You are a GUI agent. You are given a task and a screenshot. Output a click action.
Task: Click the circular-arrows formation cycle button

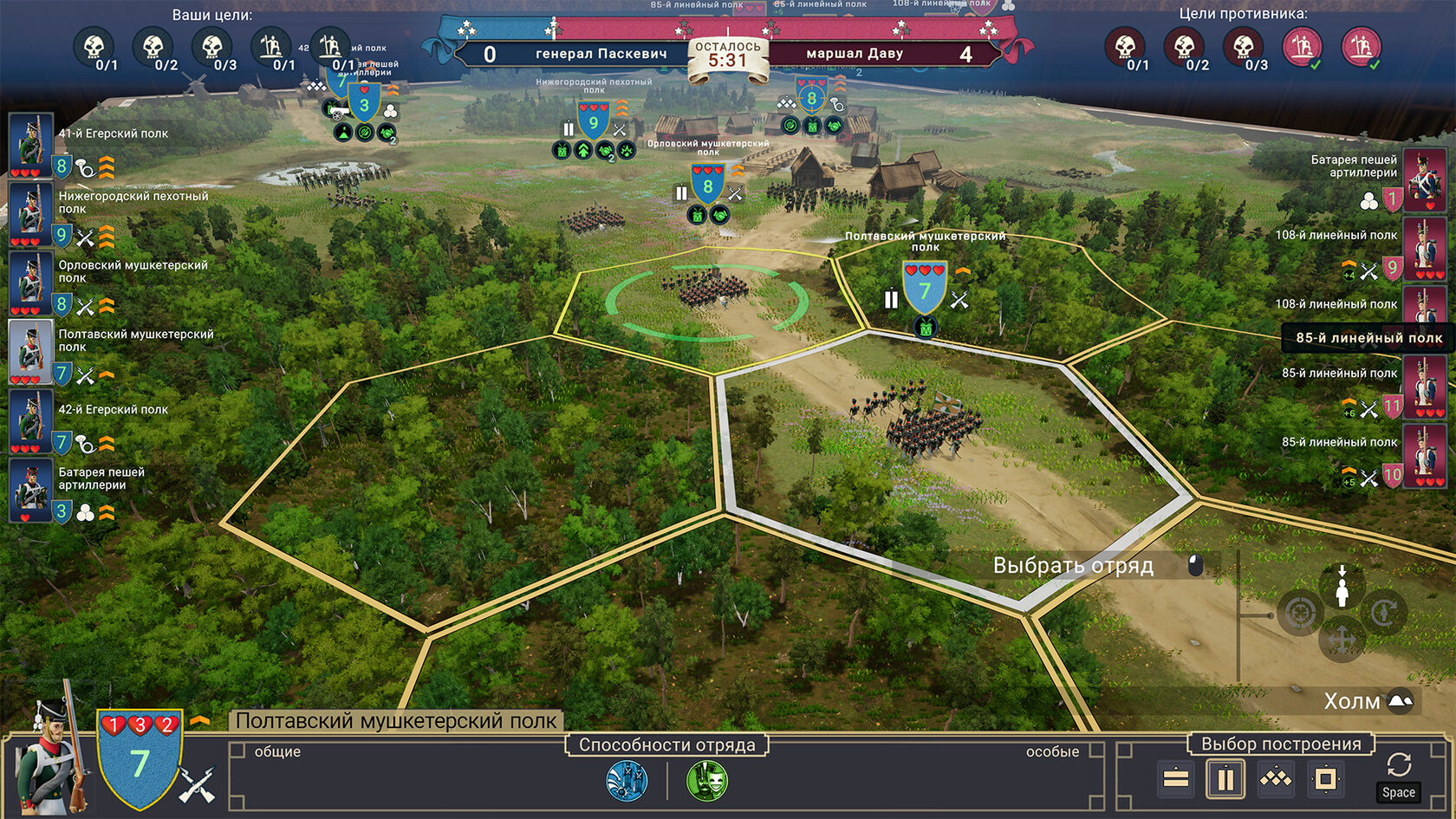coord(1398,765)
